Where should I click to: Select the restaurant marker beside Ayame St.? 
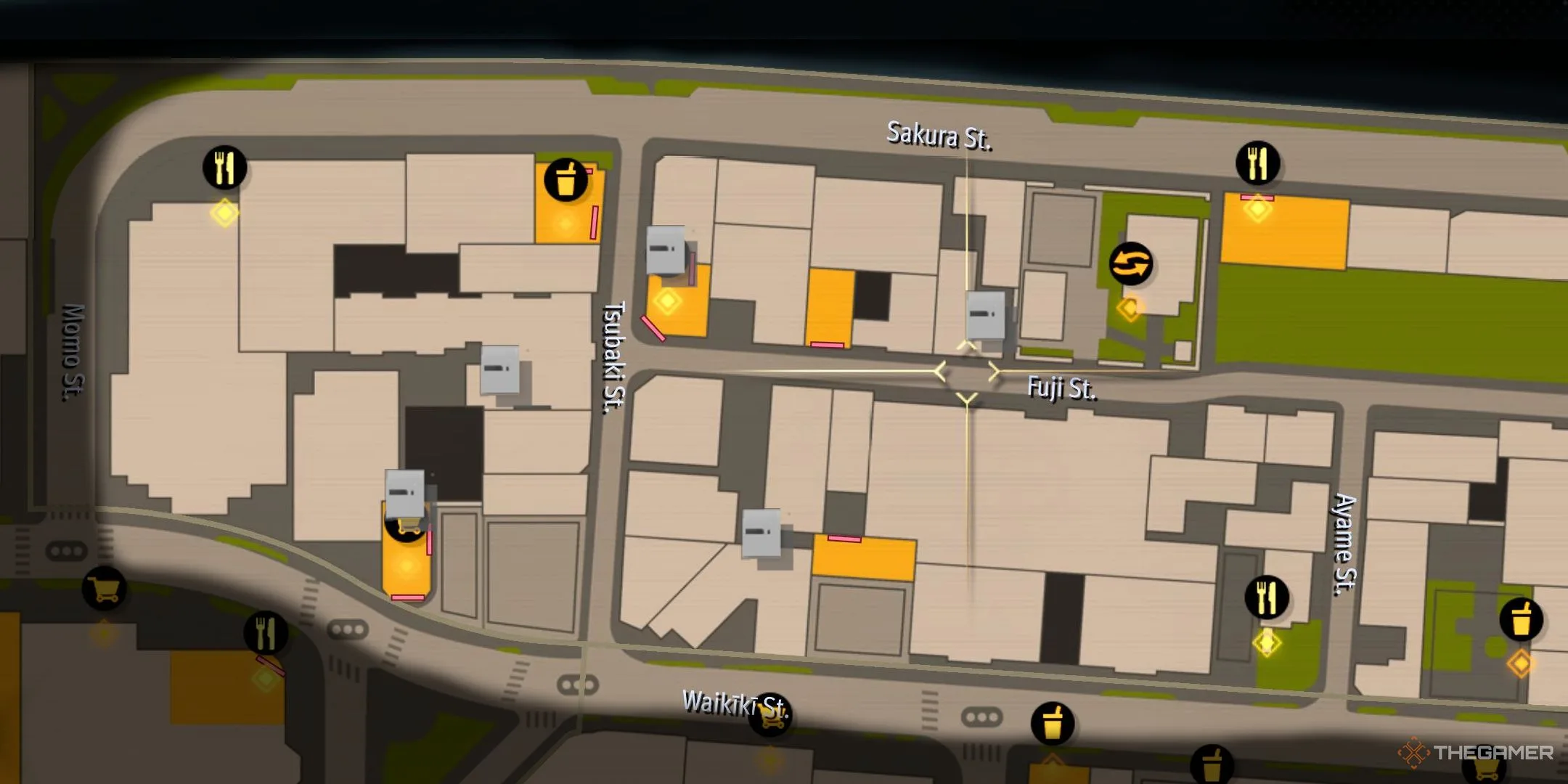point(1267,597)
